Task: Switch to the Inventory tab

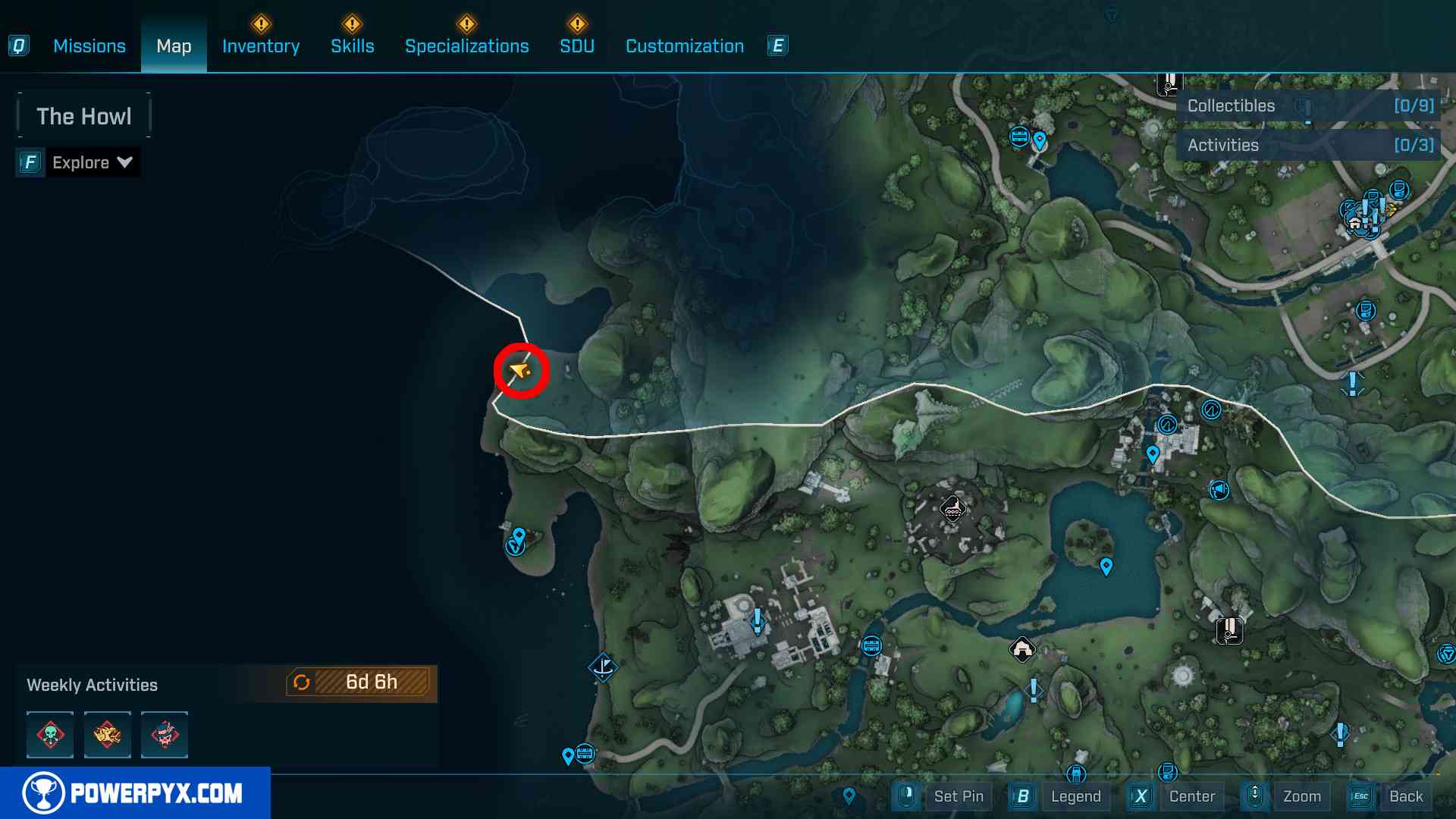Action: (261, 46)
